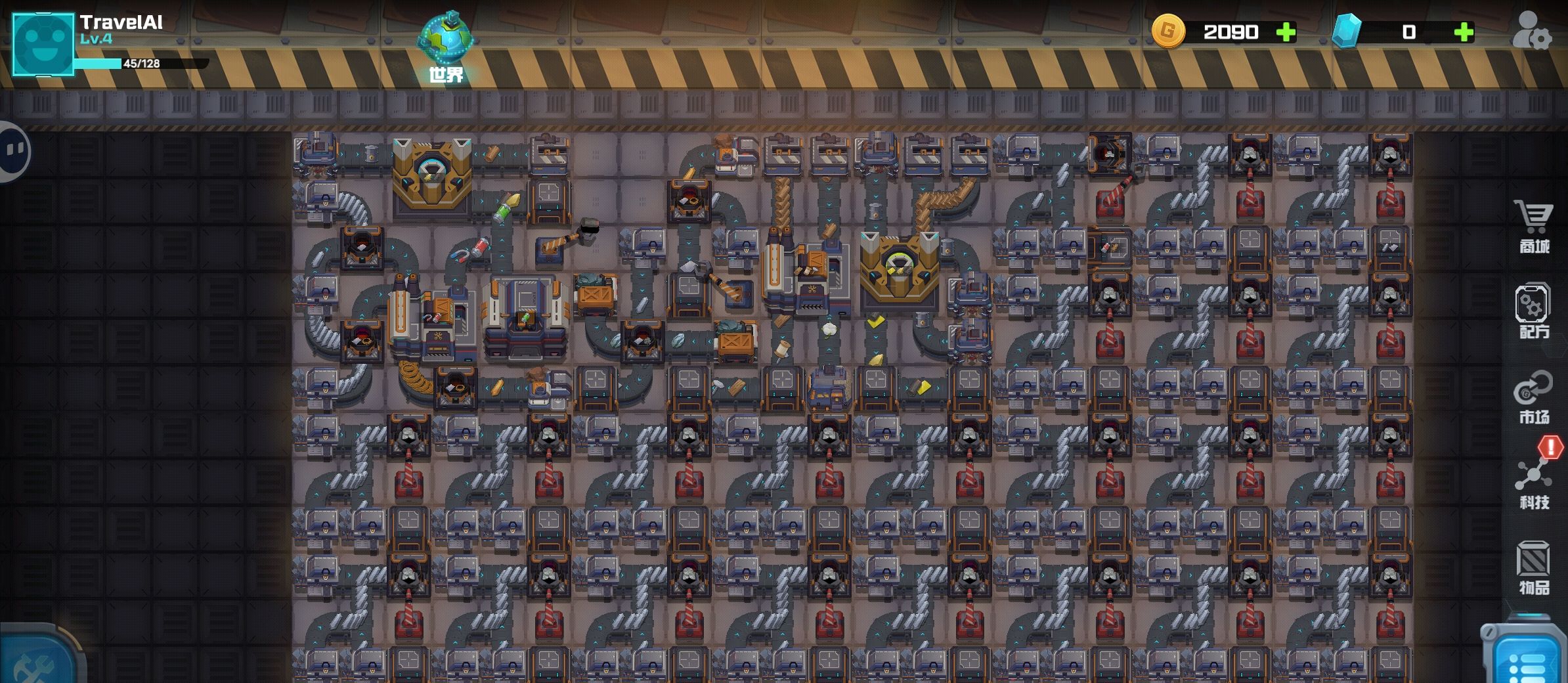Click the TravelAI player avatar
This screenshot has height=683, width=1568.
tap(43, 45)
